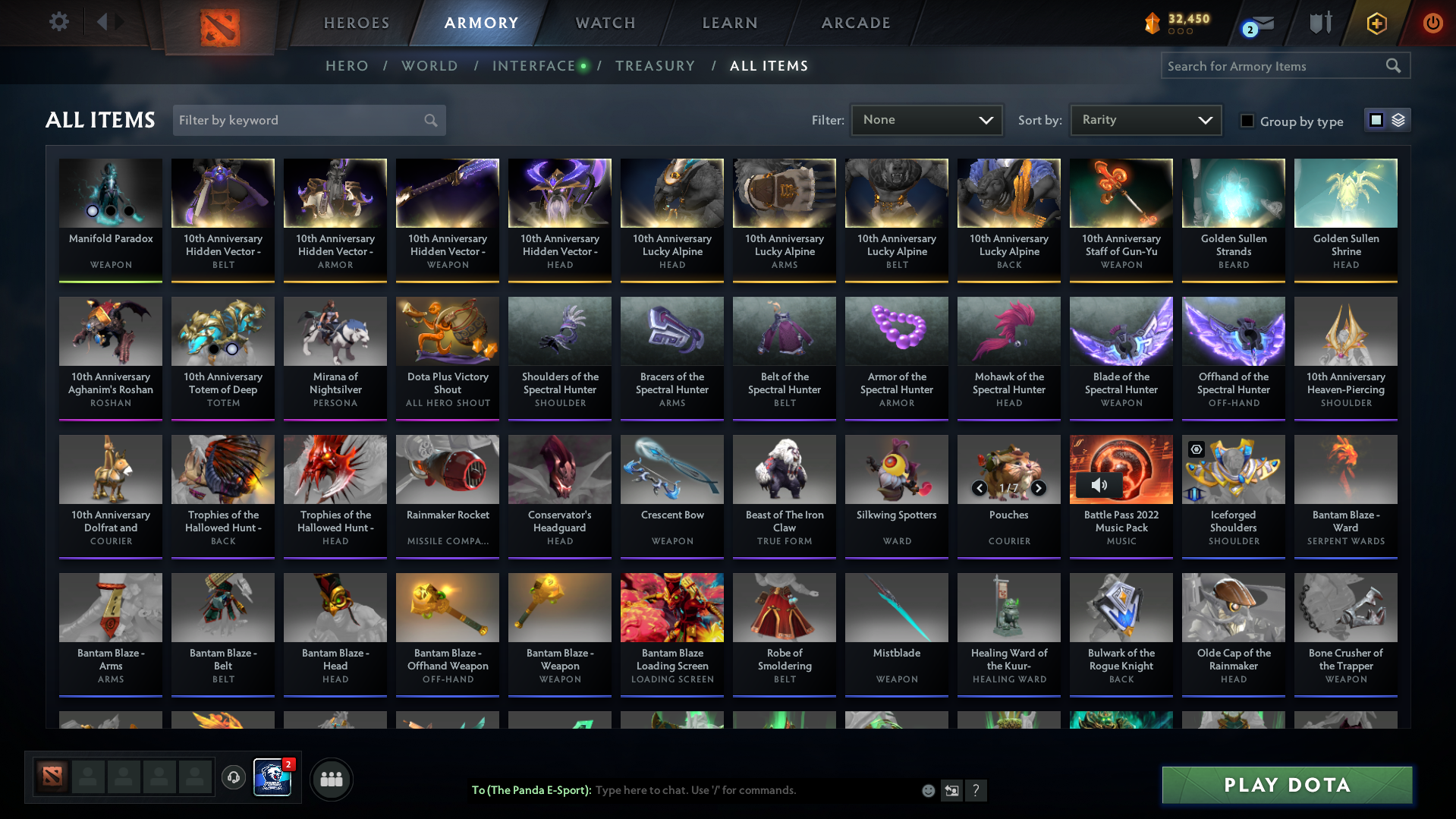
Task: Open the settings gear icon
Action: tap(59, 22)
